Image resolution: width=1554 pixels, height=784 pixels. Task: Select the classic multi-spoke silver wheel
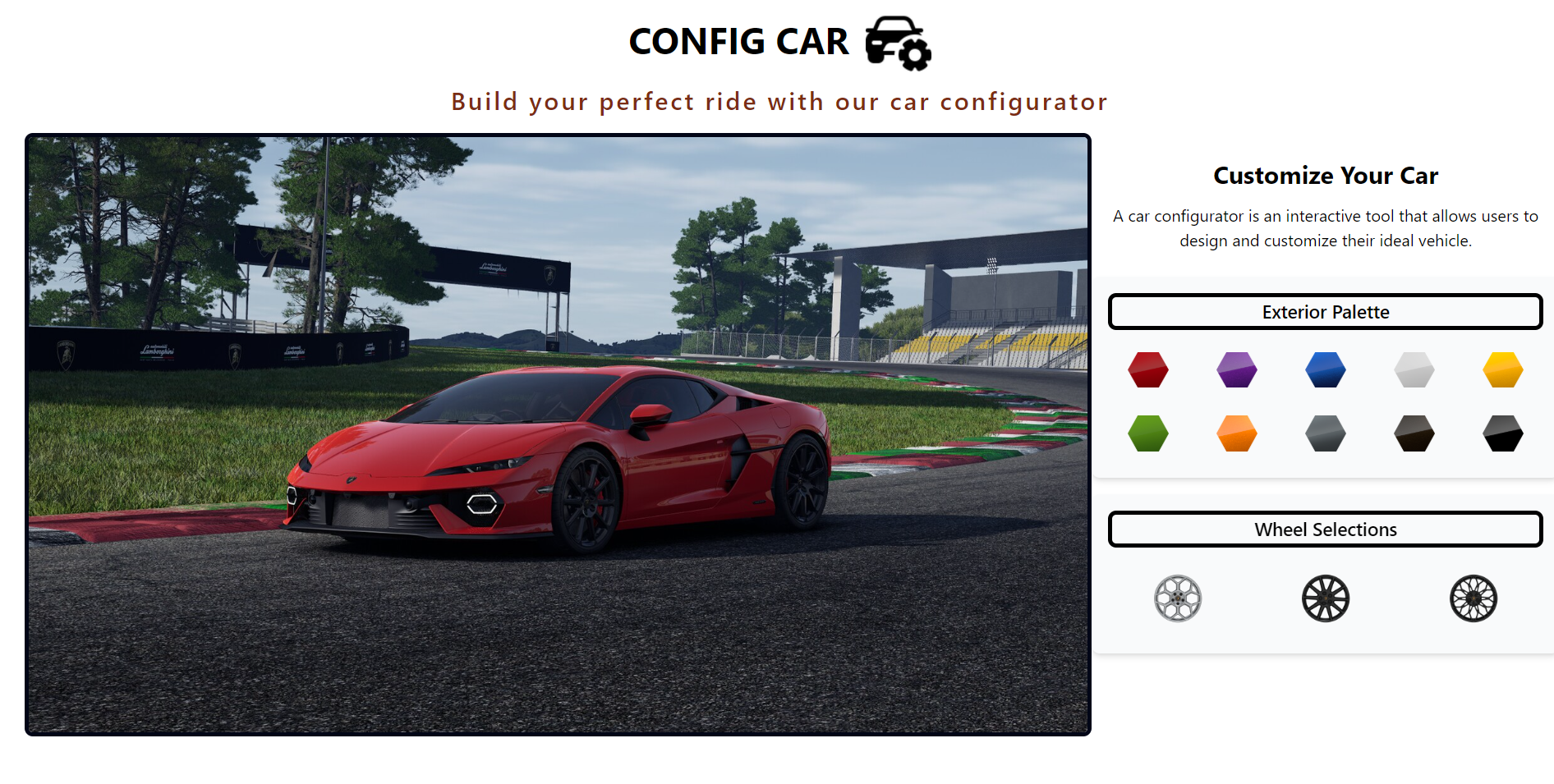(x=1178, y=598)
